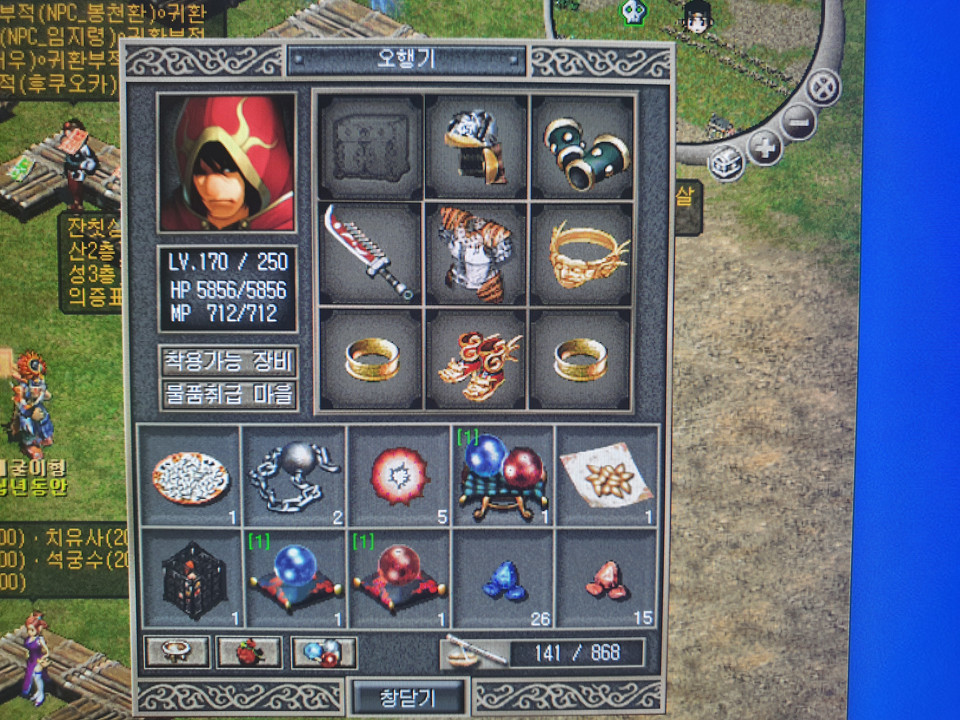Zoom in the minimap with the plus button

point(765,148)
